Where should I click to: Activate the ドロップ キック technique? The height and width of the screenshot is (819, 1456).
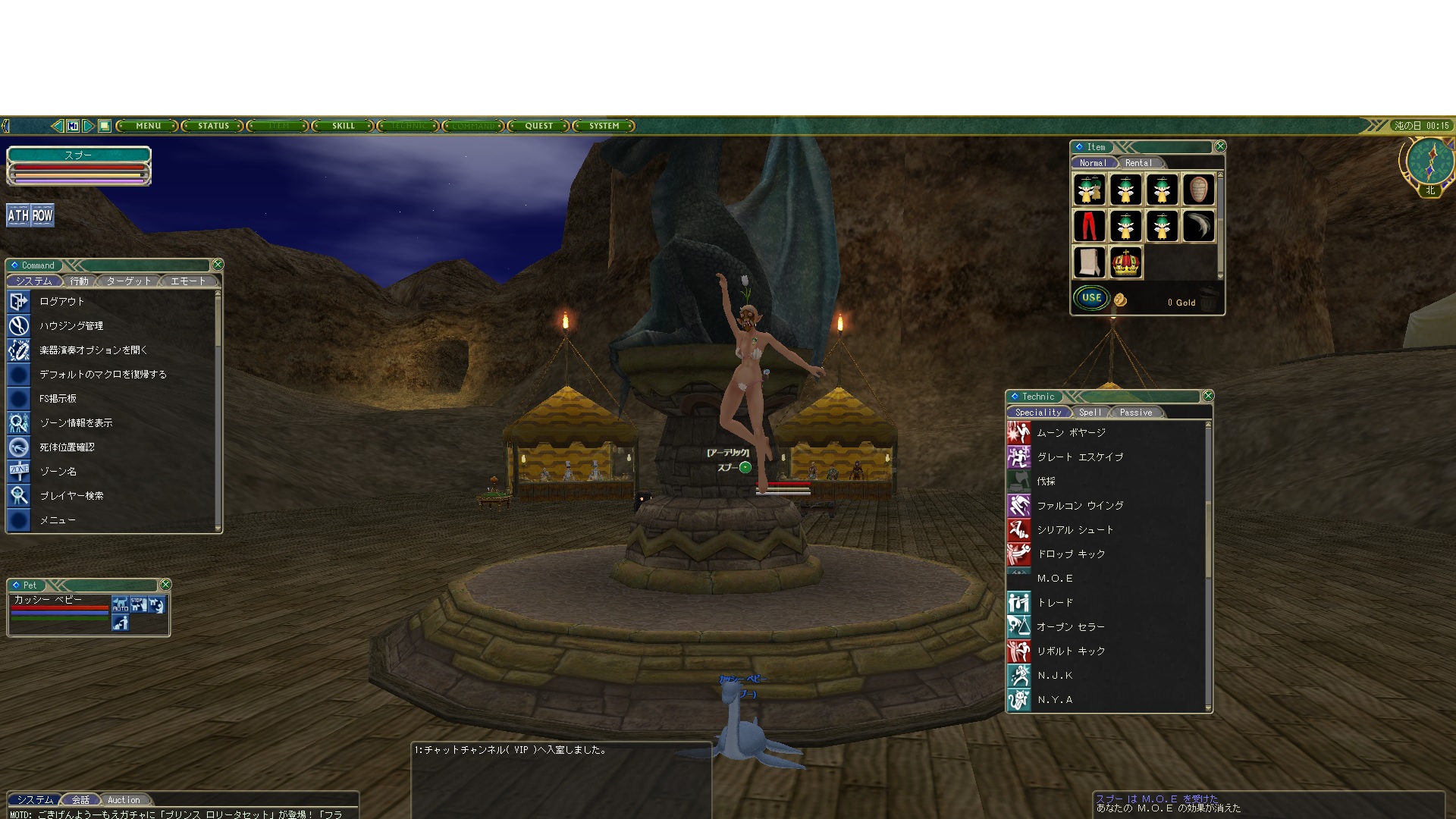(x=1071, y=554)
